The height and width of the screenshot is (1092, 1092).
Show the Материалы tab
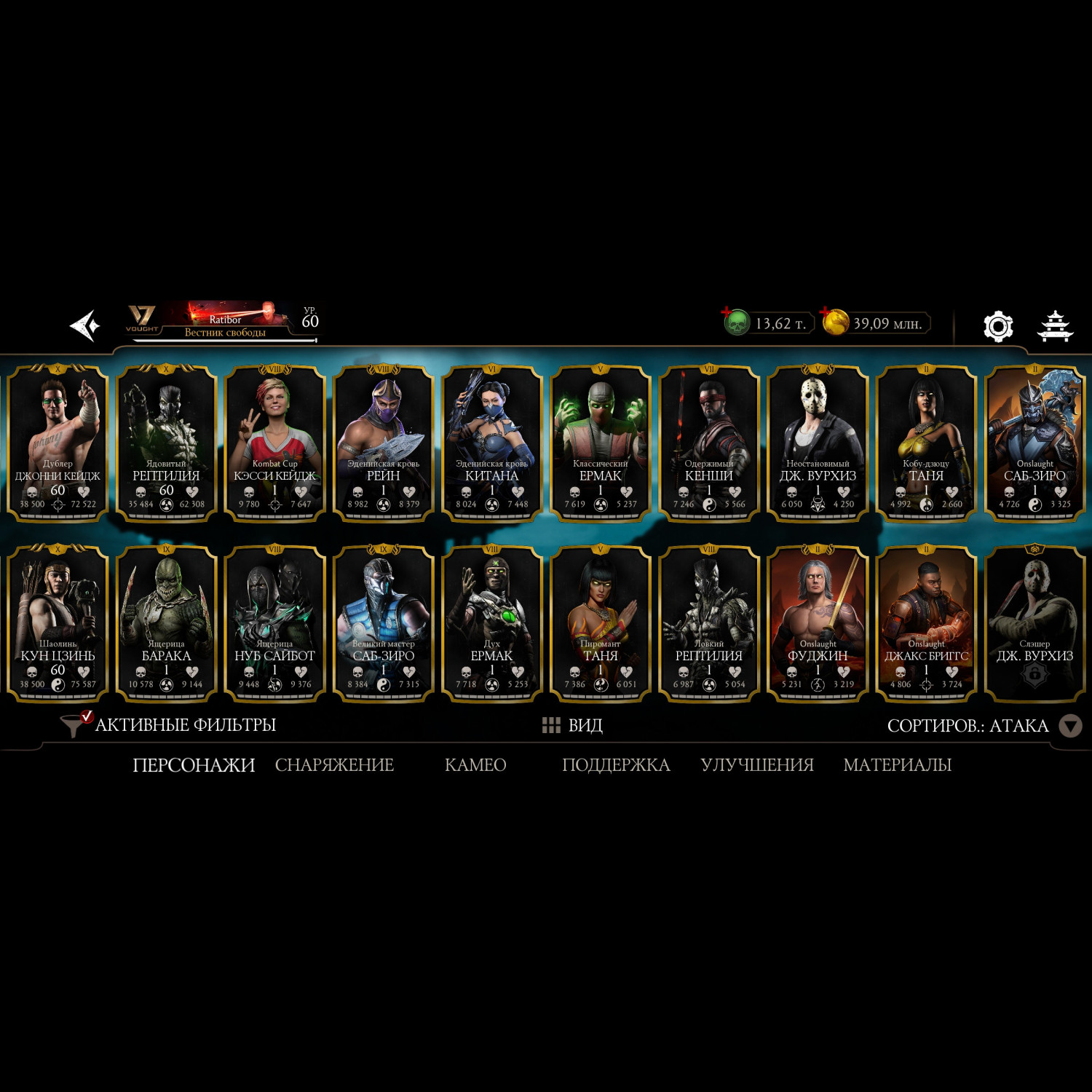(897, 765)
